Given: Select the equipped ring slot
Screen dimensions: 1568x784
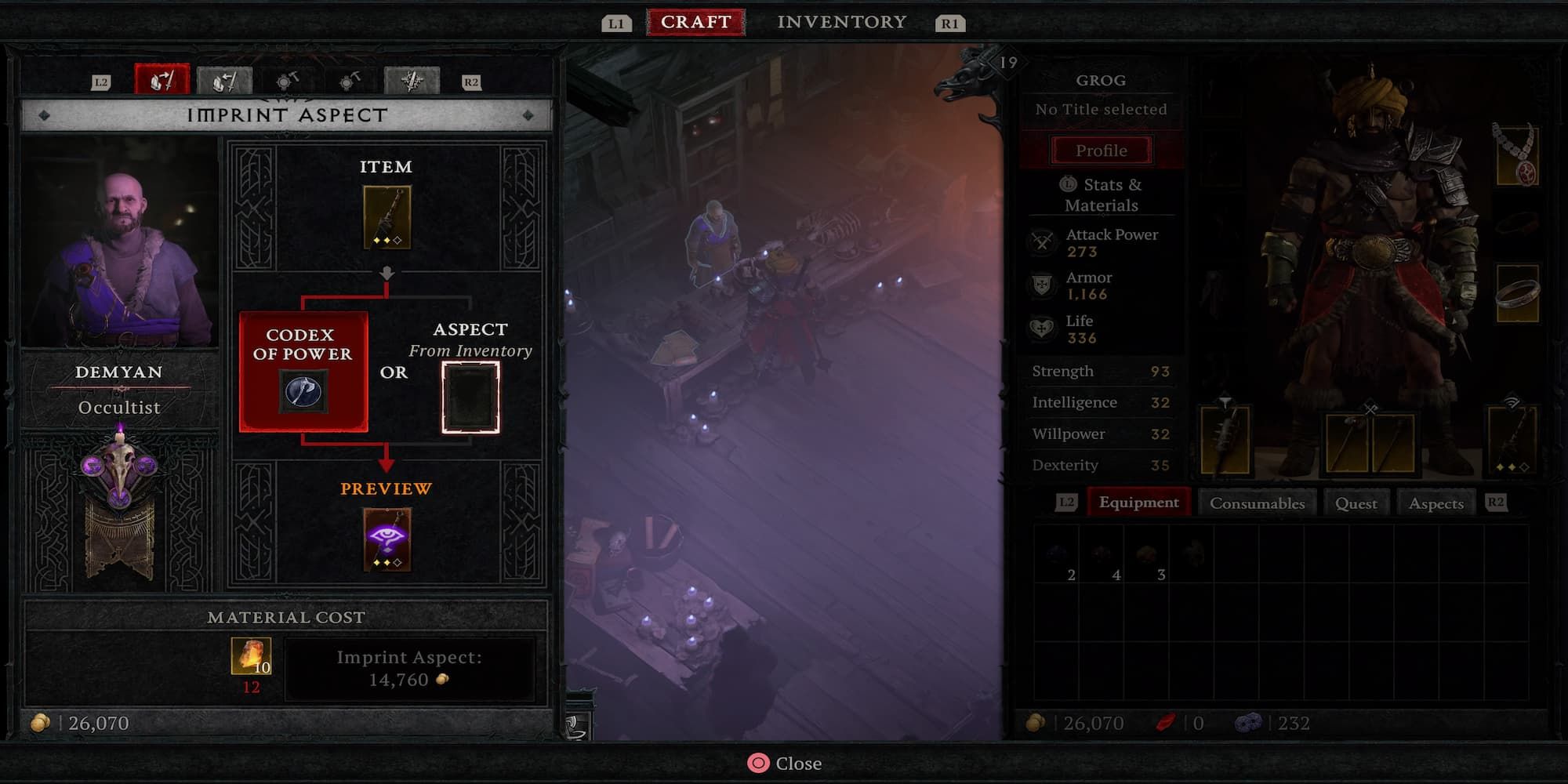Looking at the screenshot, I should (x=1516, y=294).
